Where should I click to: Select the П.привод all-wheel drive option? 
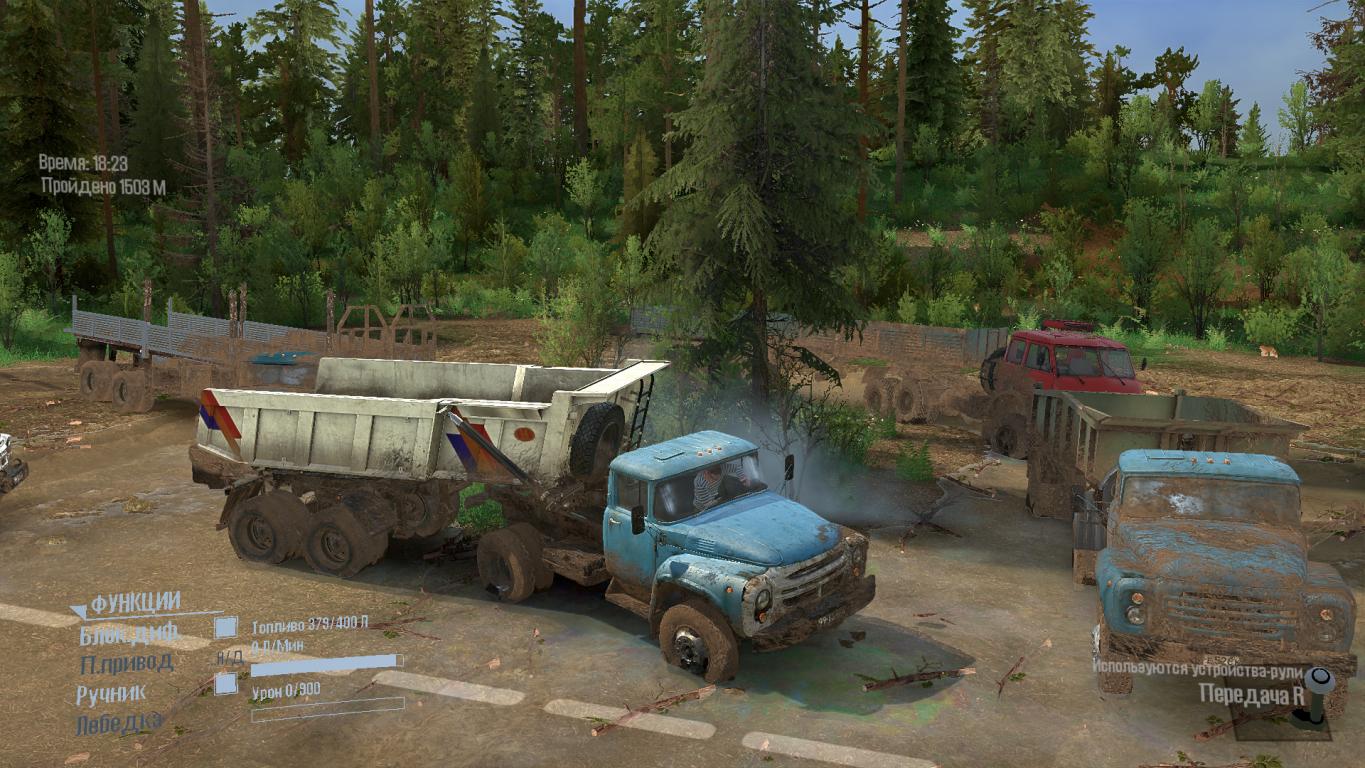[x=127, y=662]
